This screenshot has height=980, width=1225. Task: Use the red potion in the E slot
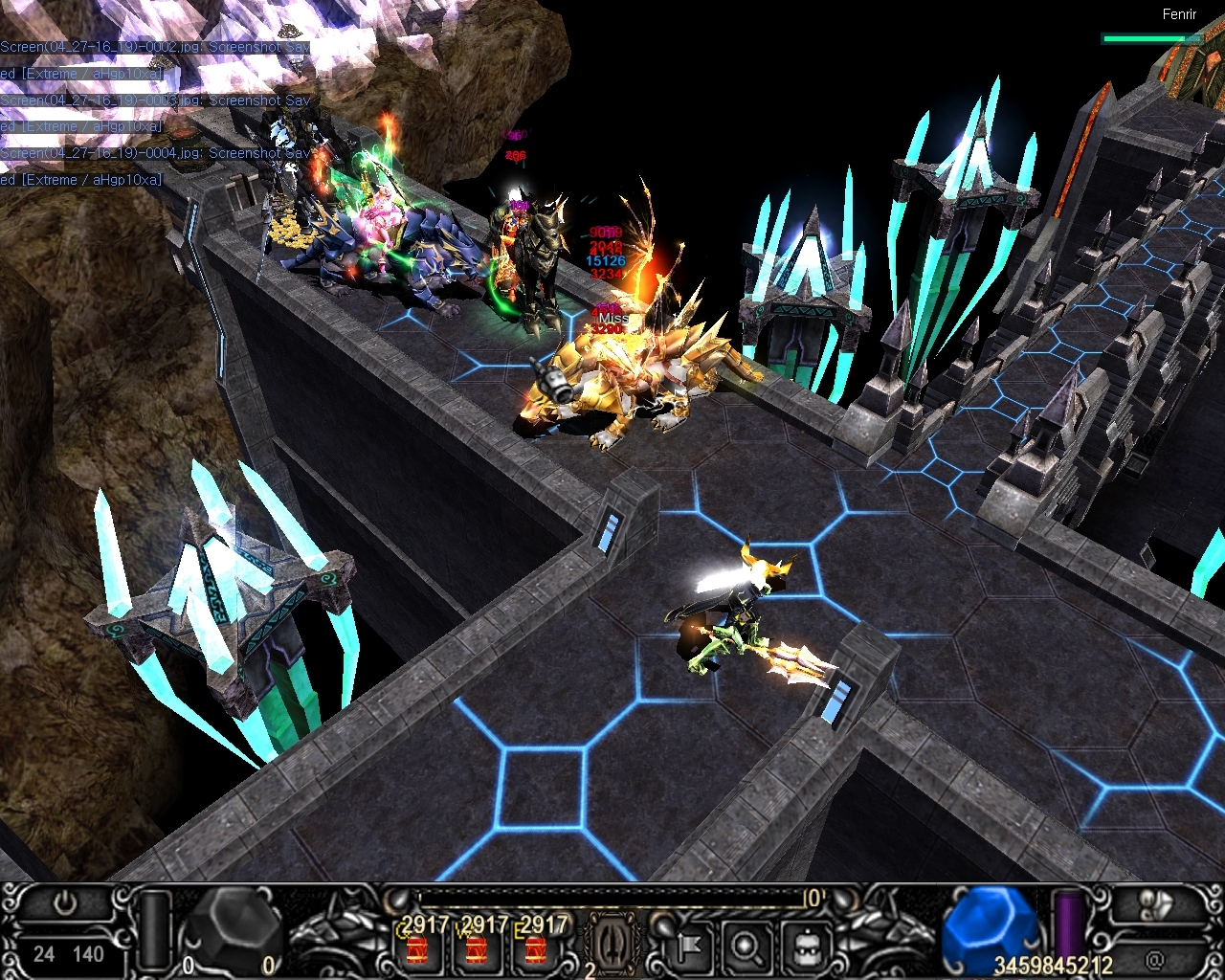pyautogui.click(x=536, y=949)
